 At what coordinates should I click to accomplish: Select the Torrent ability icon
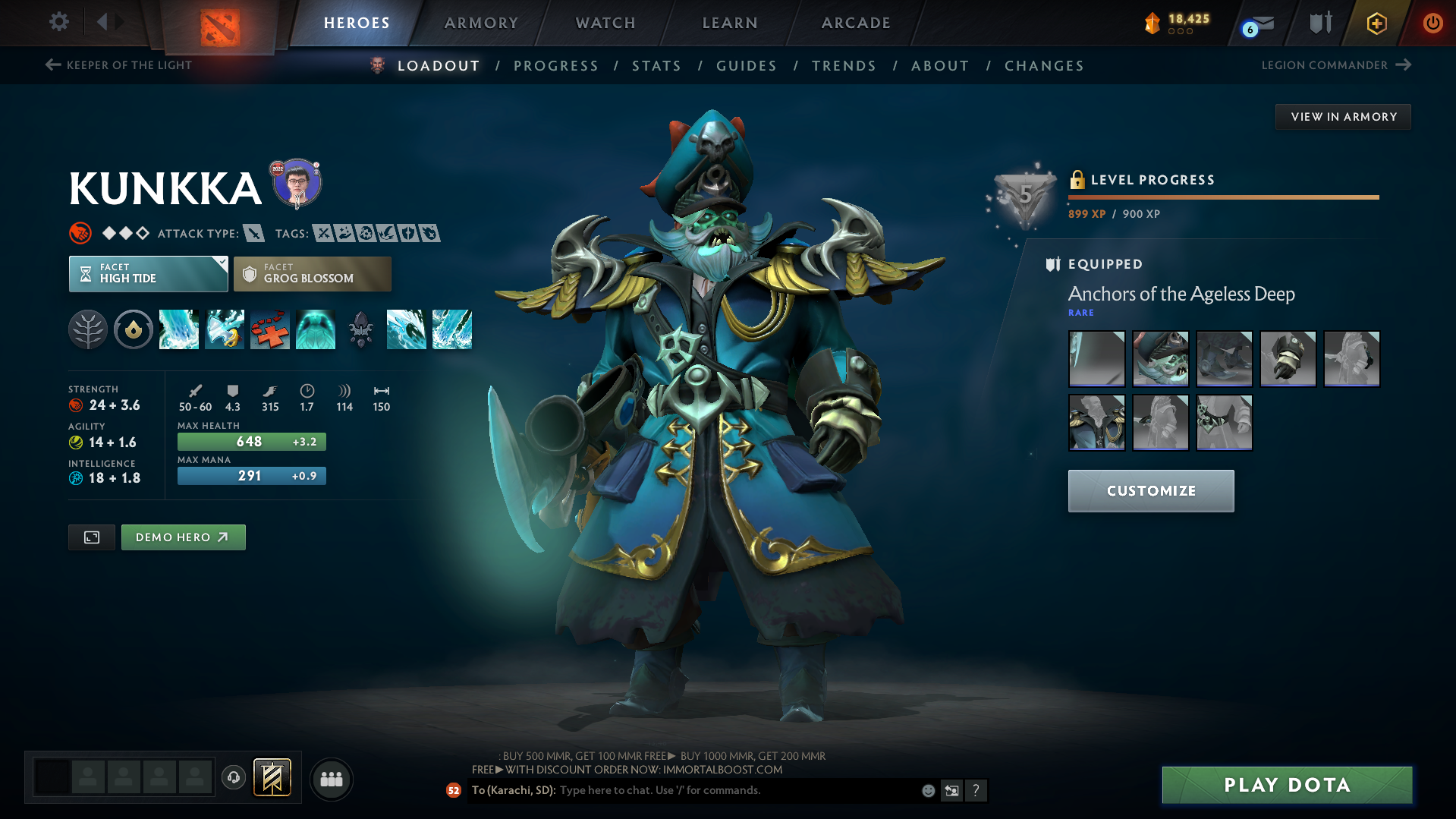(179, 329)
